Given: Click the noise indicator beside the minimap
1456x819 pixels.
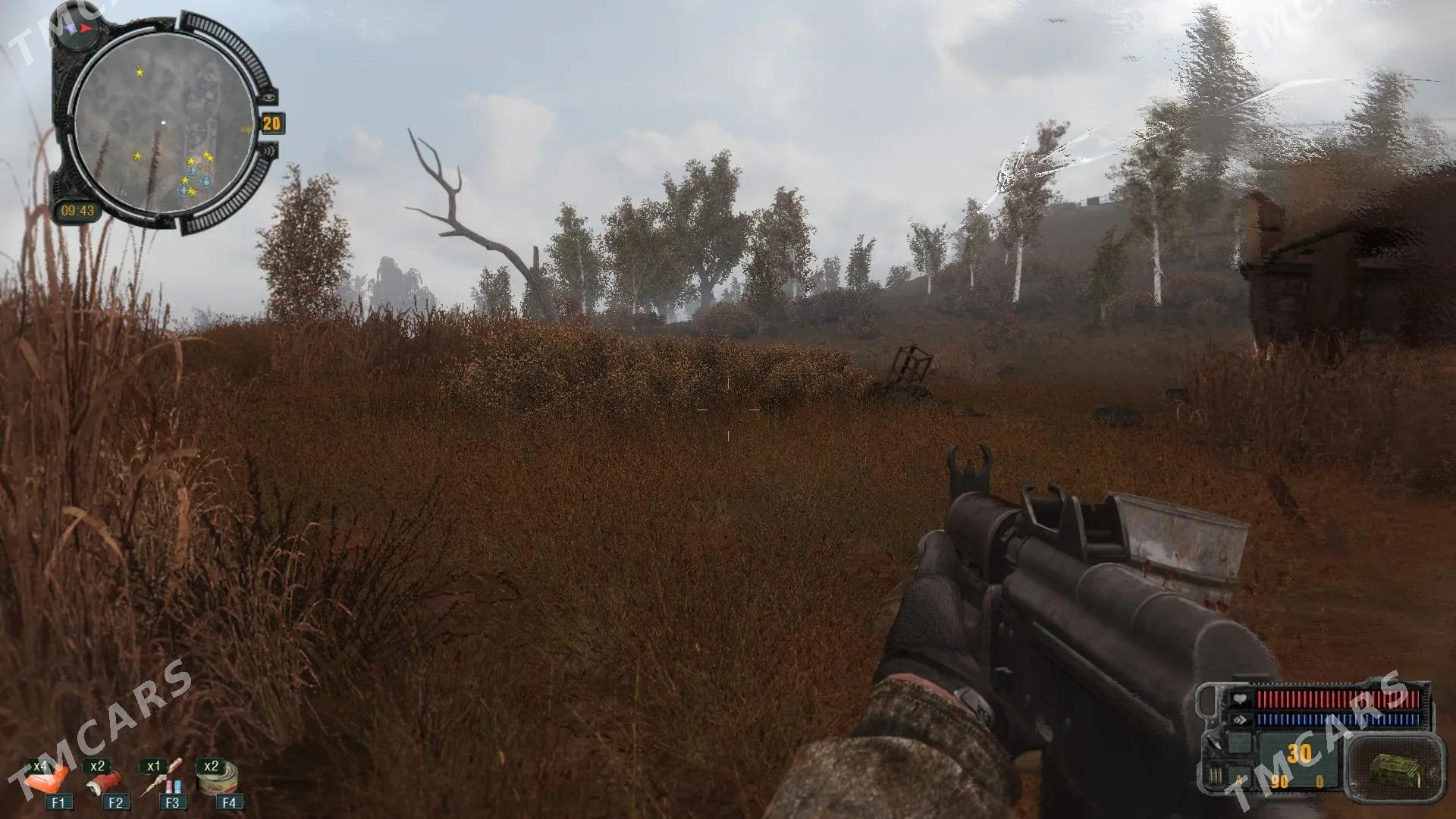Looking at the screenshot, I should (x=270, y=150).
